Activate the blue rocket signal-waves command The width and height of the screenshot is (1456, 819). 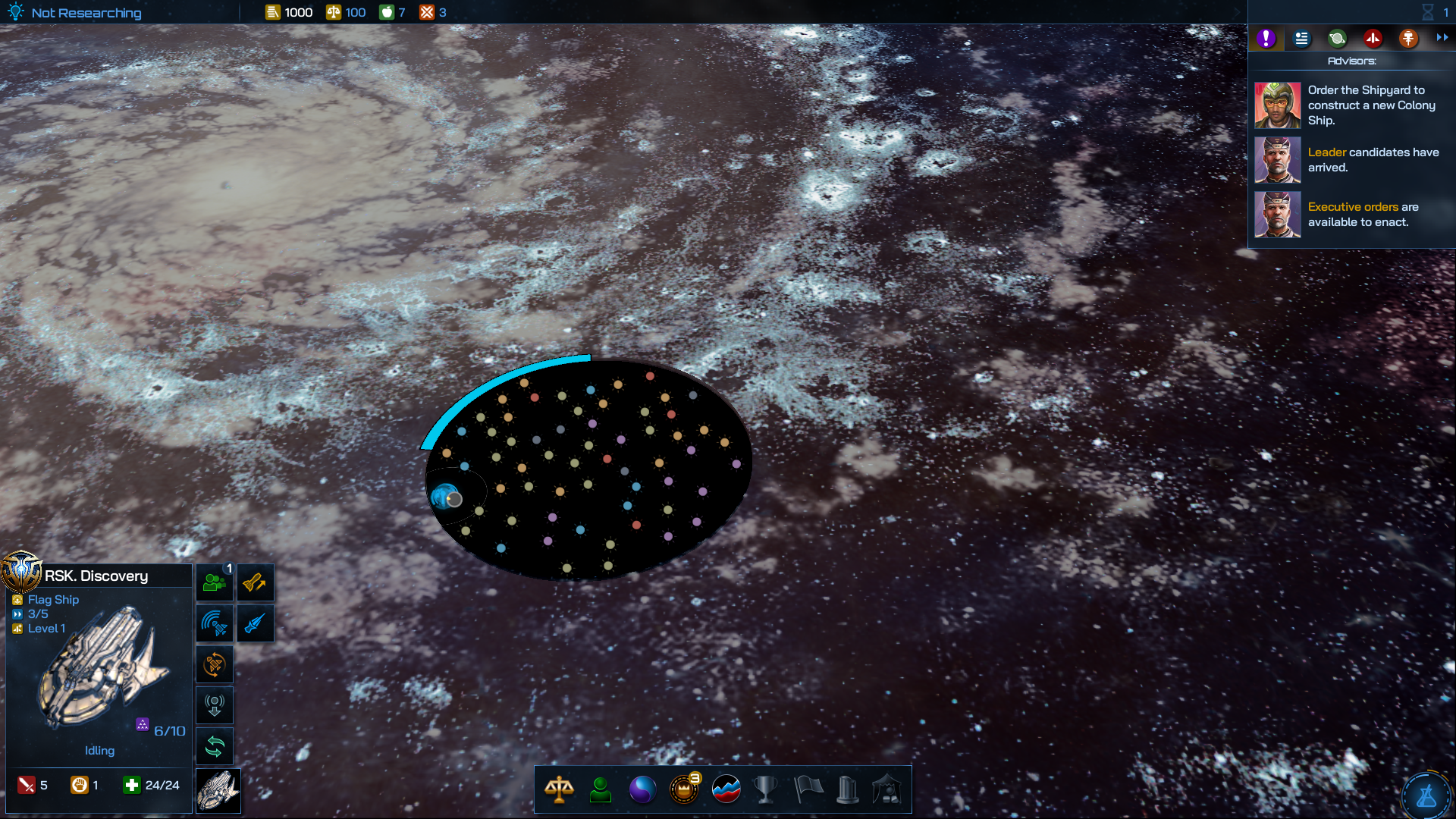pyautogui.click(x=215, y=624)
